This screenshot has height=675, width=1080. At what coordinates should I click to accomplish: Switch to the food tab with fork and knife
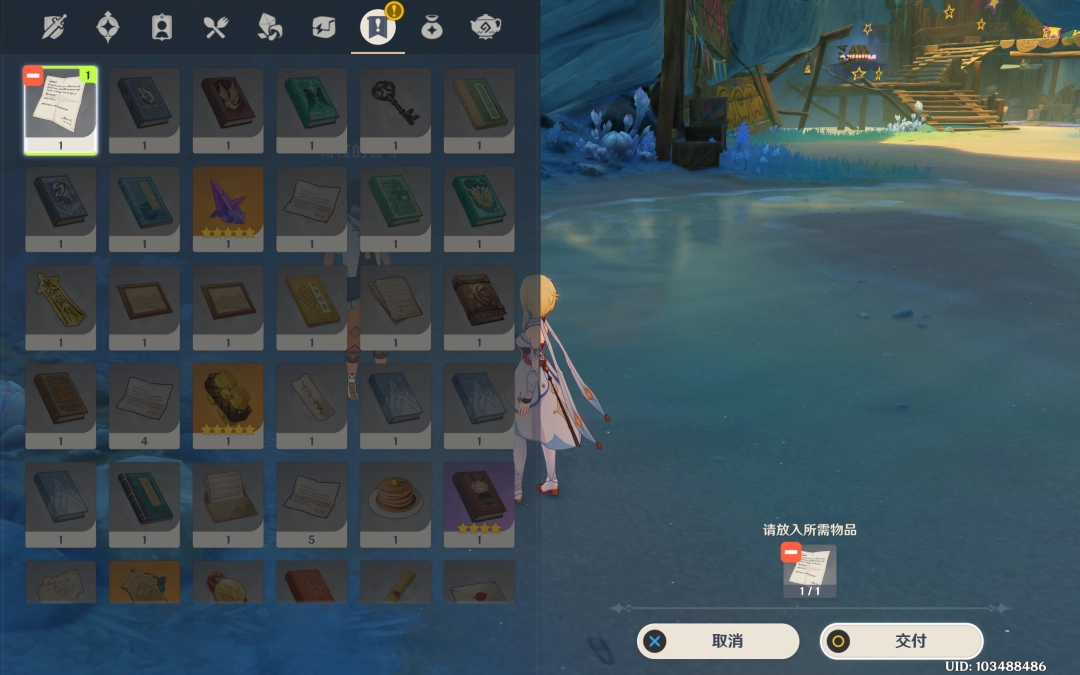point(215,27)
